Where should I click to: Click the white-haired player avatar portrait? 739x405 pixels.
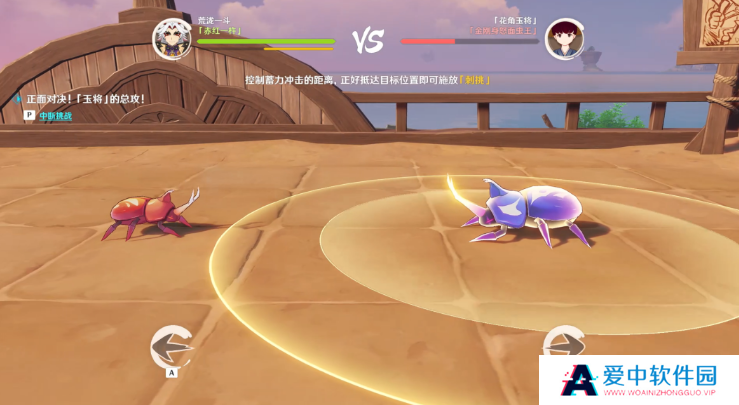172,39
